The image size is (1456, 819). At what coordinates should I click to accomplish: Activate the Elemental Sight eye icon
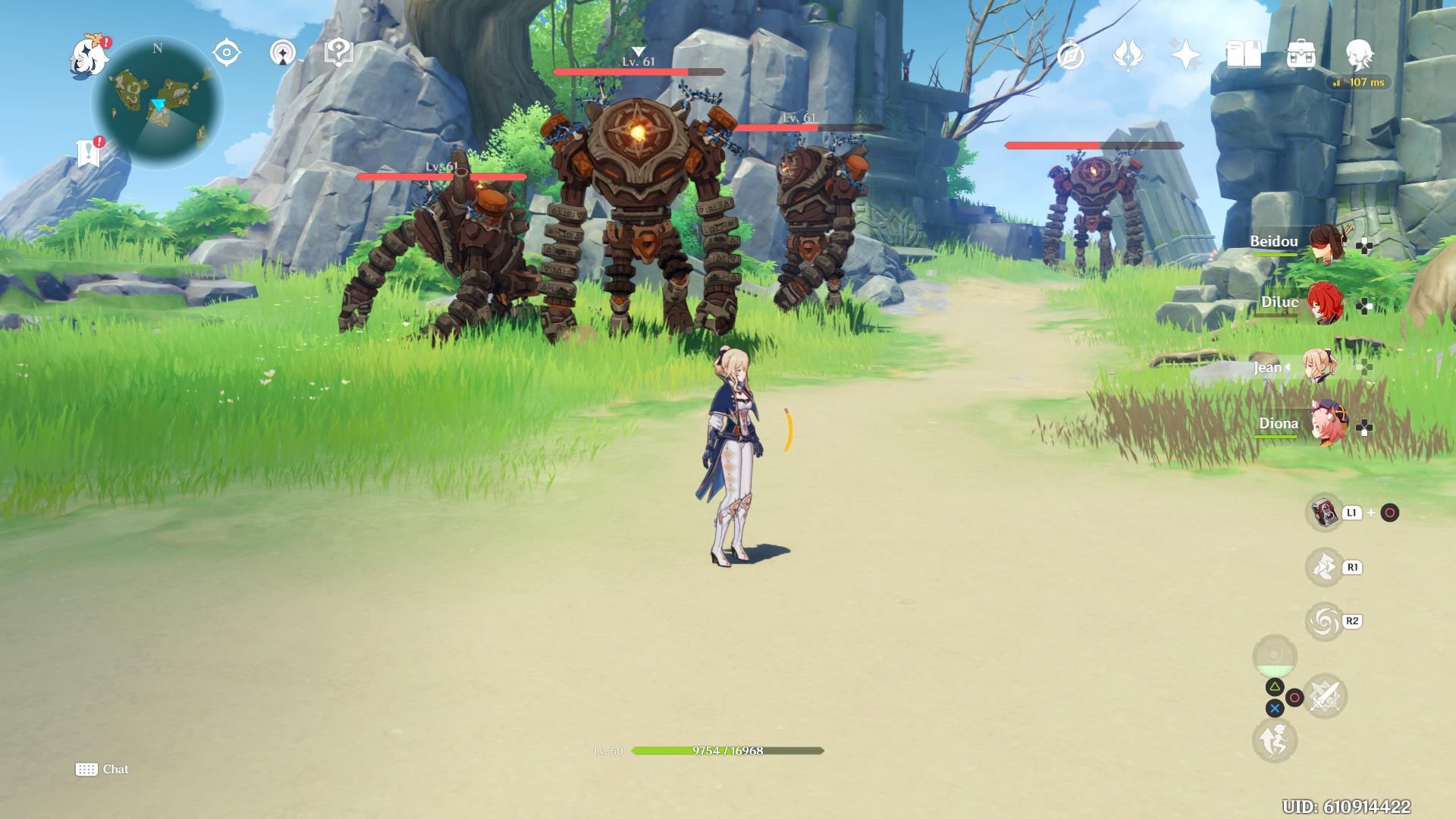pyautogui.click(x=225, y=52)
